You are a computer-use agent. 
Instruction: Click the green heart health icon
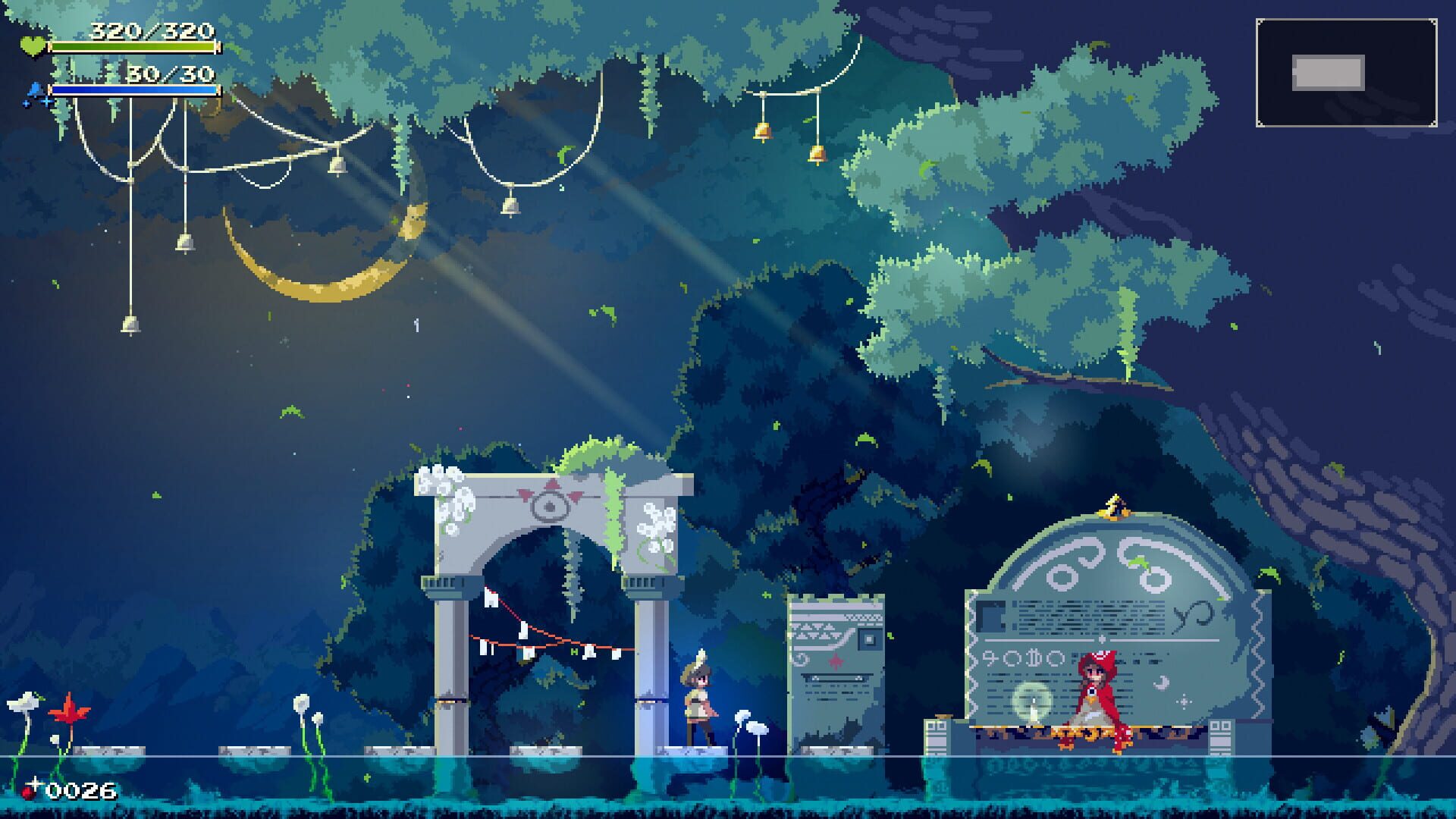point(33,46)
